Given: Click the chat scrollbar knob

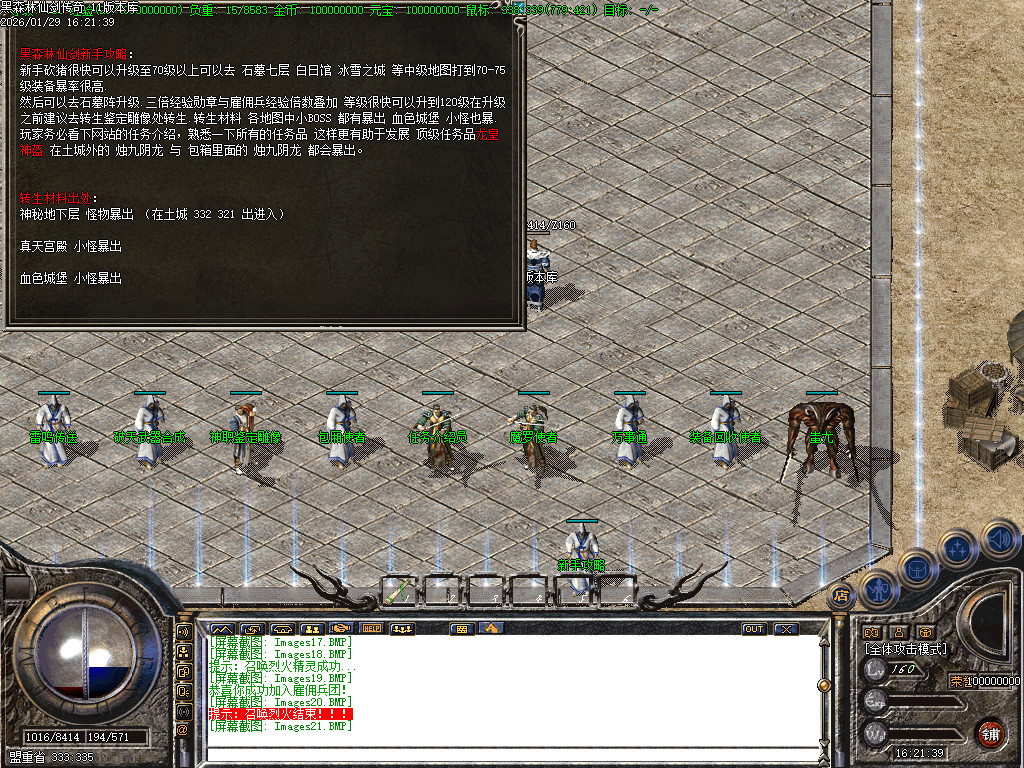Looking at the screenshot, I should [824, 686].
